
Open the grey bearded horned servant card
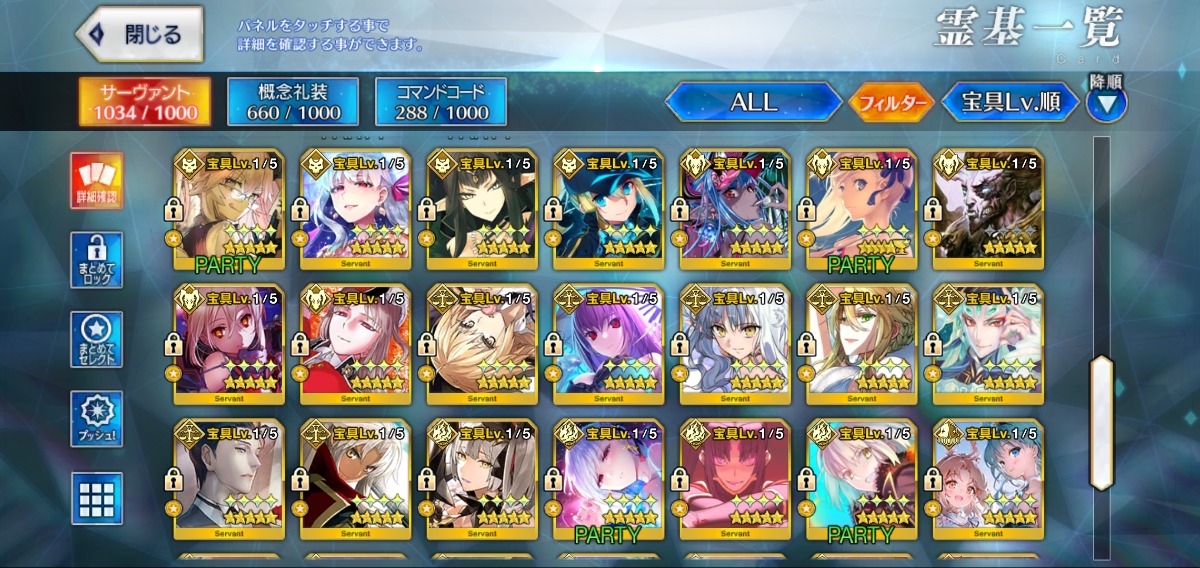[x=988, y=207]
